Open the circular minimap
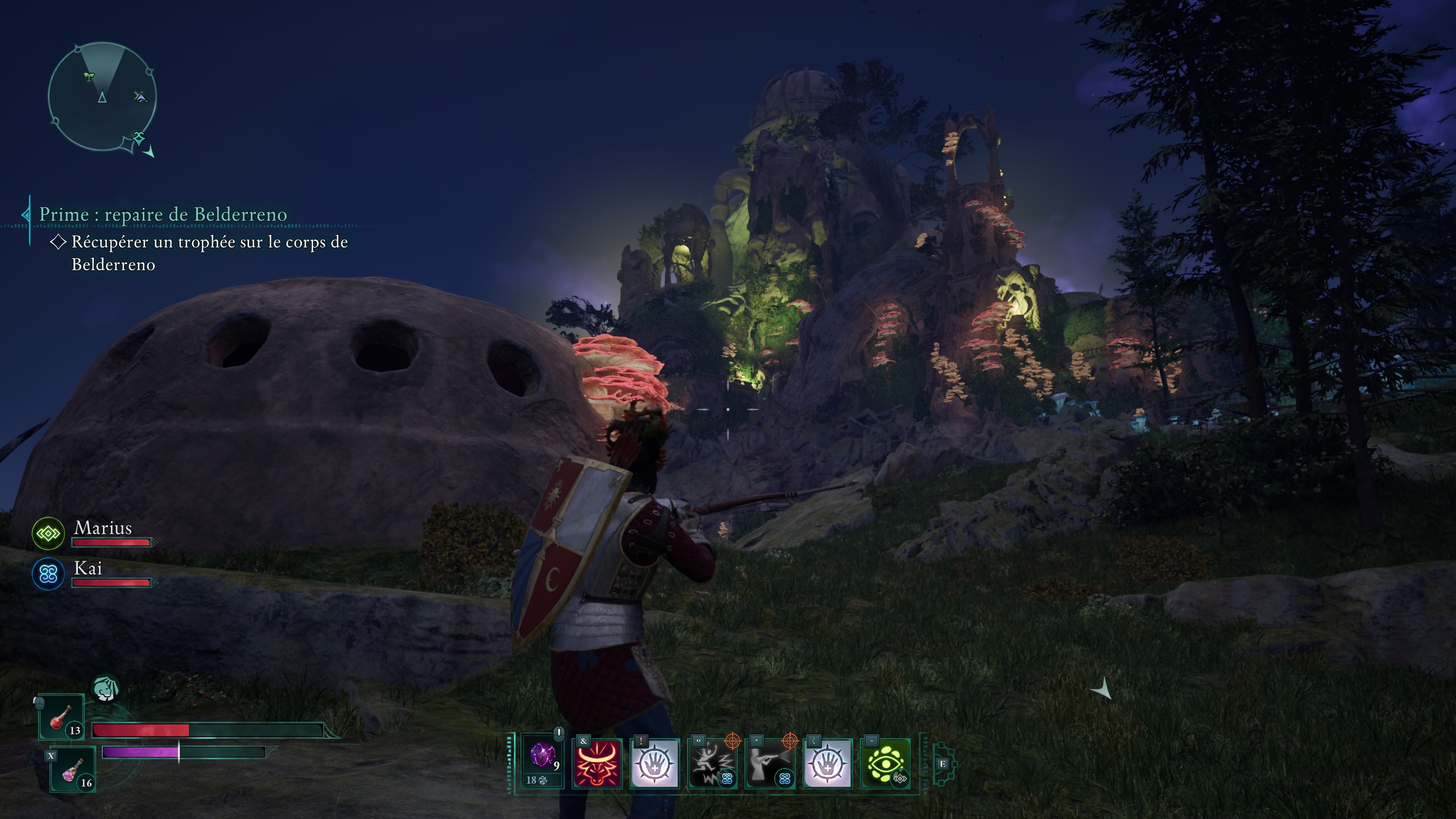Viewport: 1456px width, 819px height. (102, 97)
